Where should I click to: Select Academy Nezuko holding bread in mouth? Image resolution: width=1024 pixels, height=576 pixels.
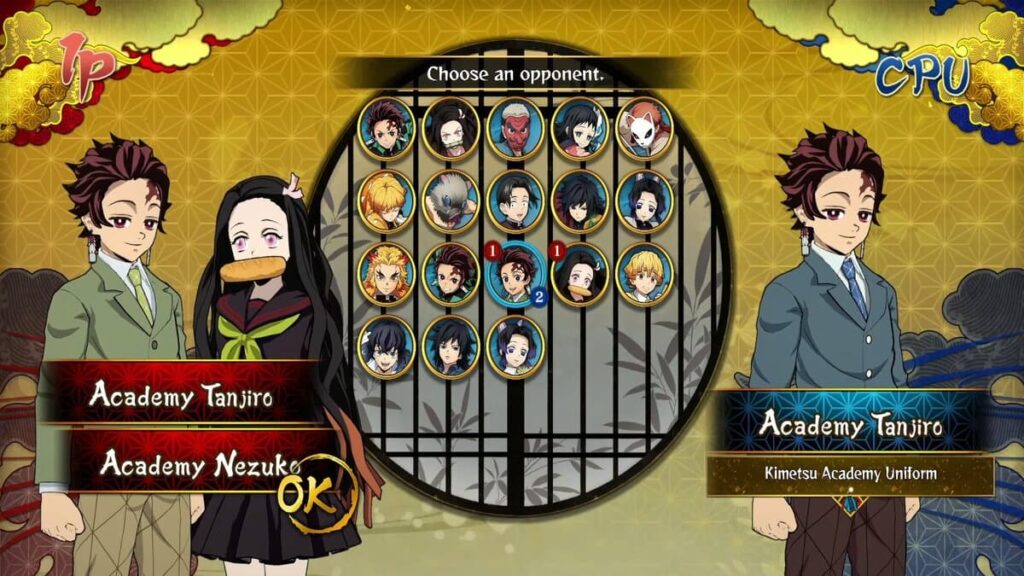[580, 273]
